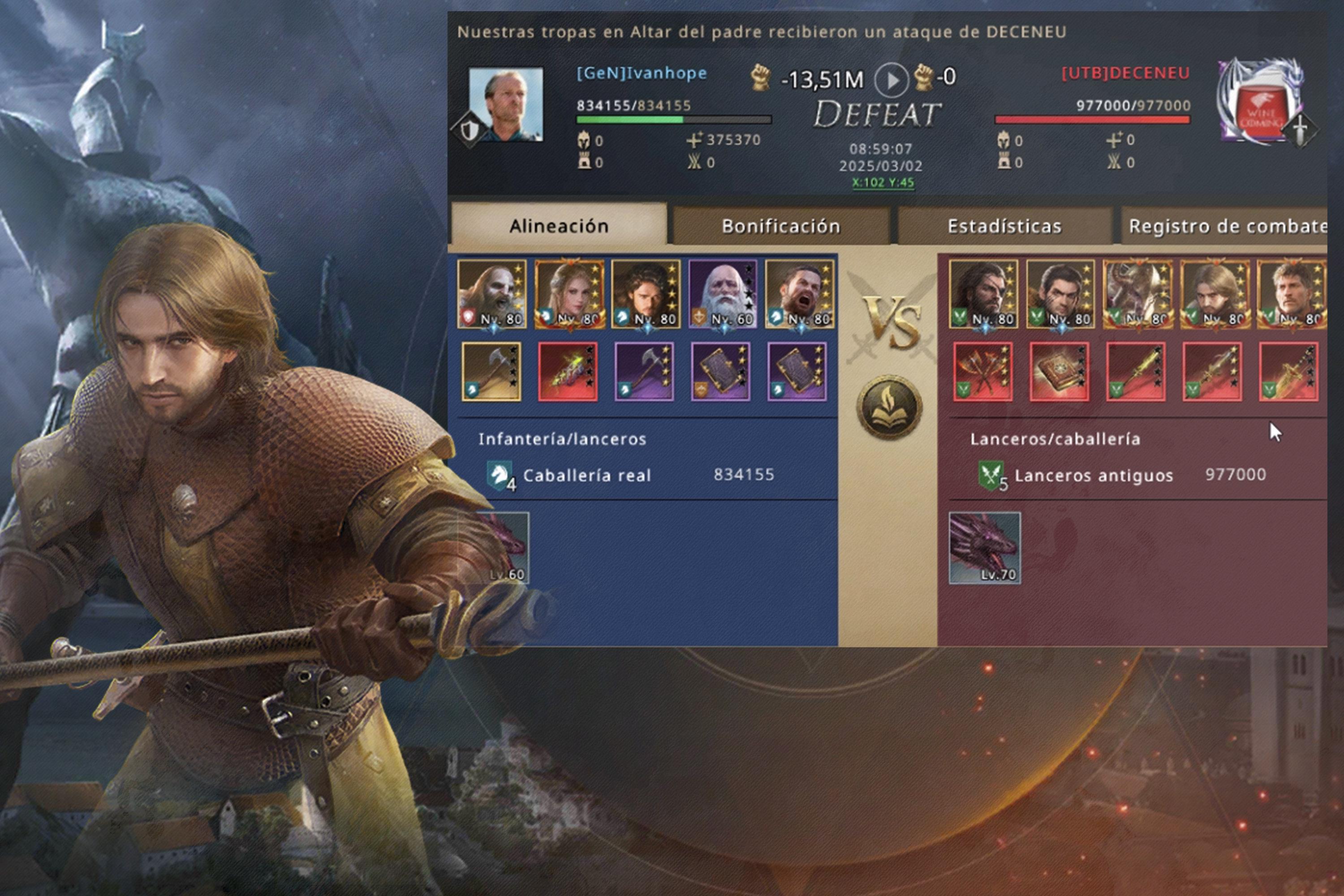
Task: Select the Registro de combate tab
Action: pos(1226,226)
